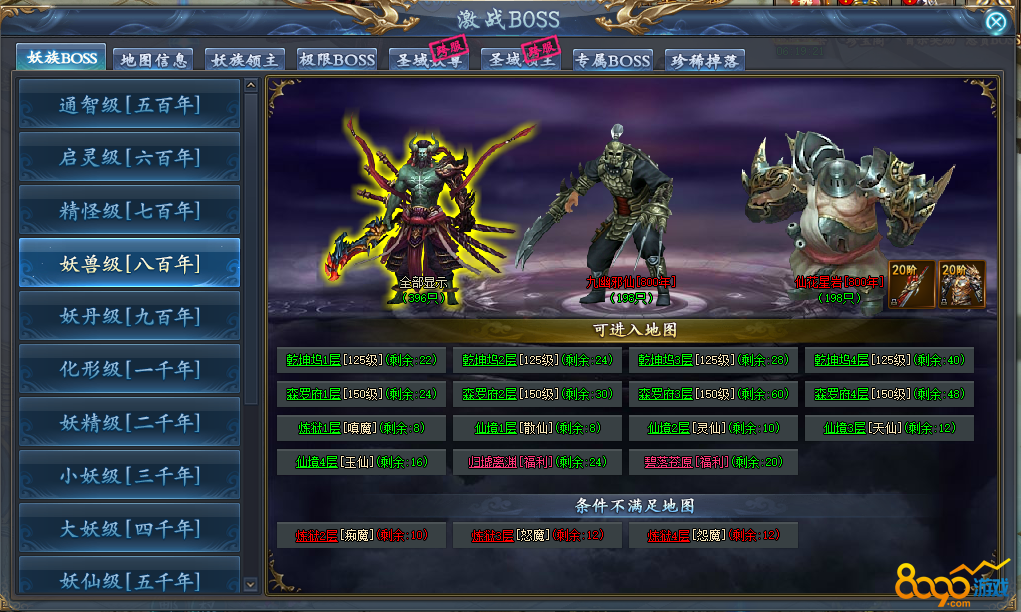Enter the 仙境2层[灵仙] map
The image size is (1021, 612).
(712, 428)
